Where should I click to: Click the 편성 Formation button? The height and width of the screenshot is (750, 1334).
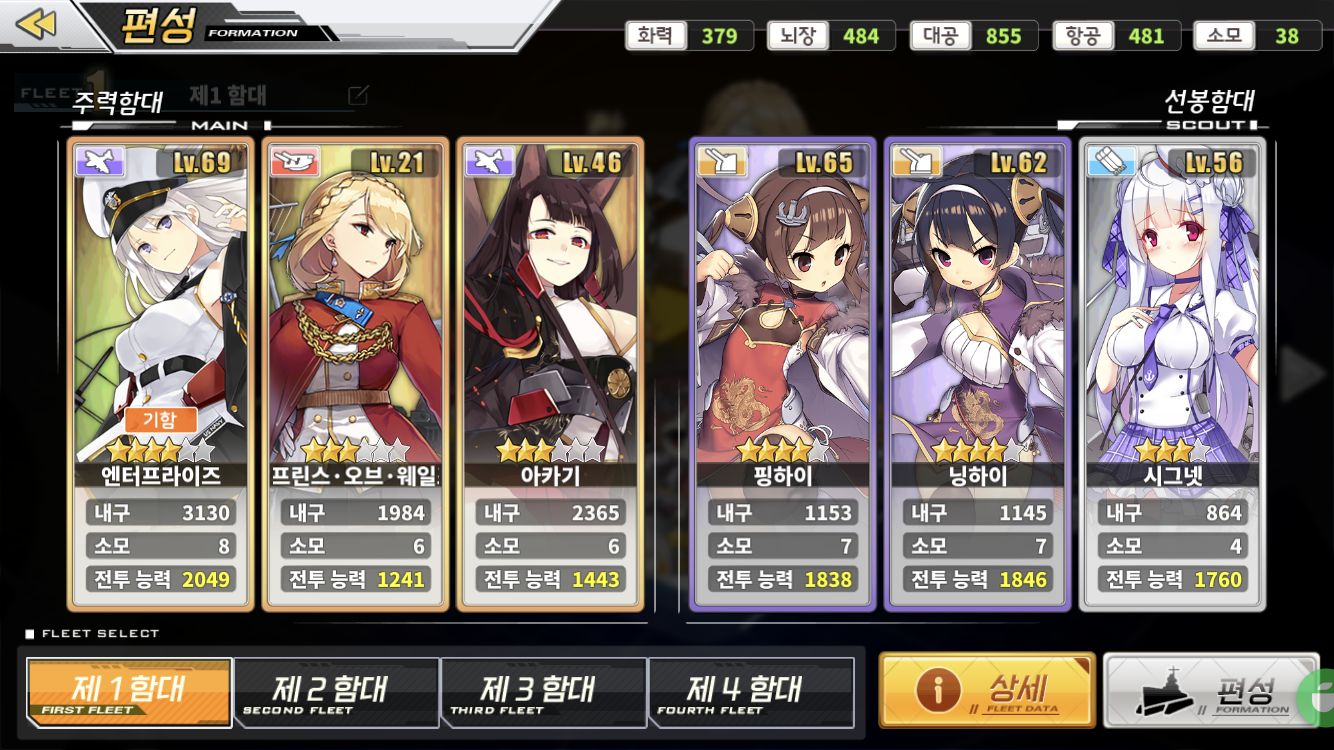click(1210, 690)
